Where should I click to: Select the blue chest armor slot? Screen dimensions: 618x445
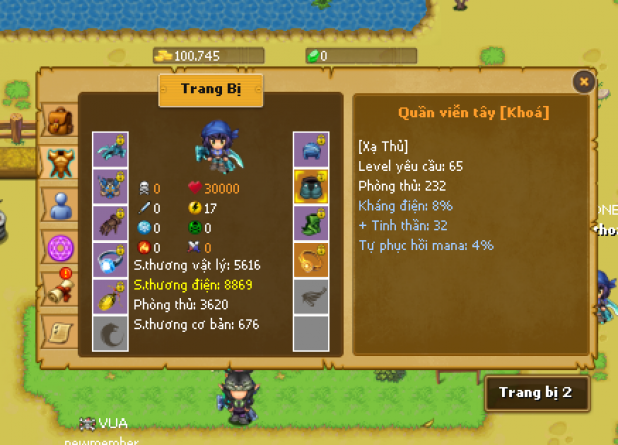110,187
